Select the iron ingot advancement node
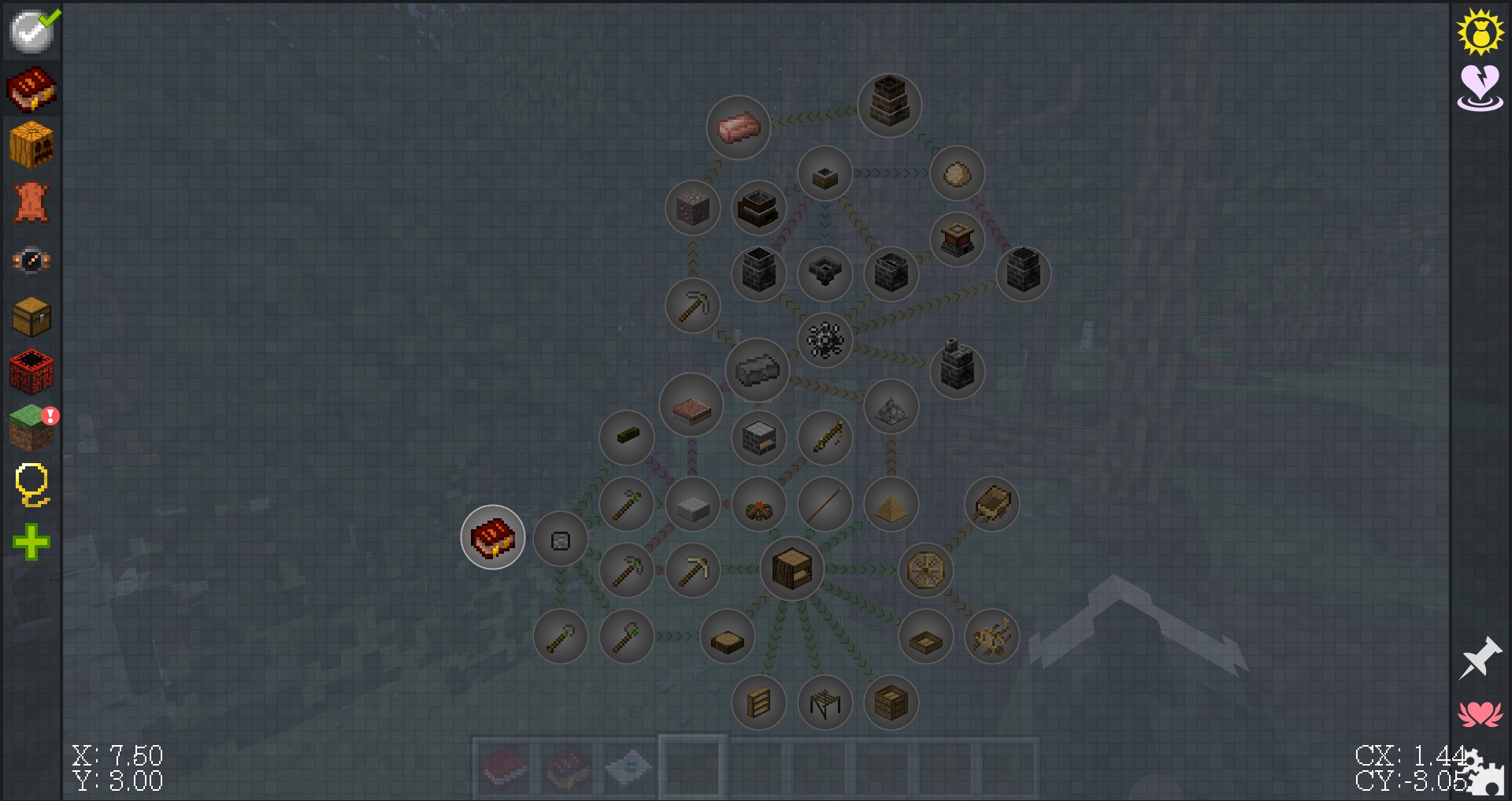 point(758,369)
